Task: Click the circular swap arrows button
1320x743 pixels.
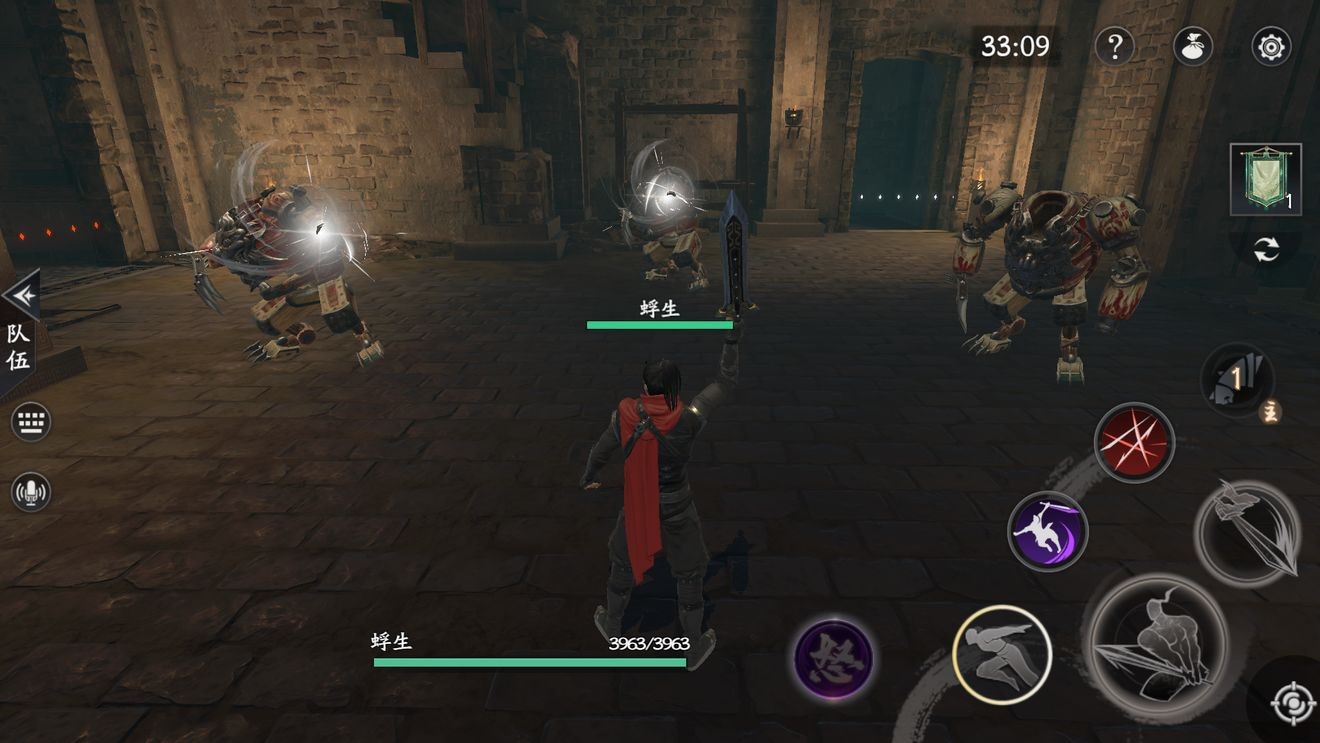Action: 1266,250
